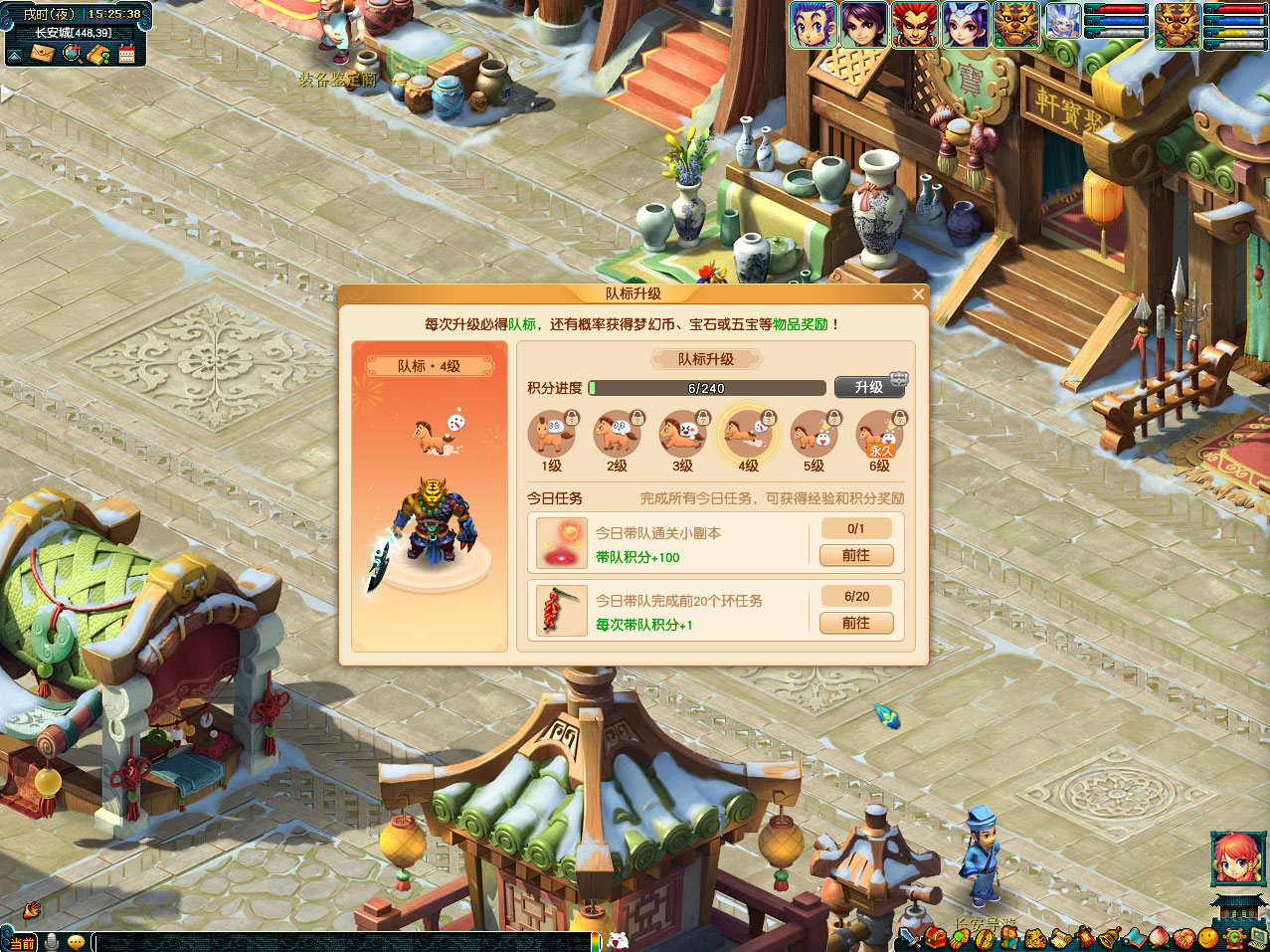Select the 1级 team badge
Screen dimensions: 1270x952
551,435
